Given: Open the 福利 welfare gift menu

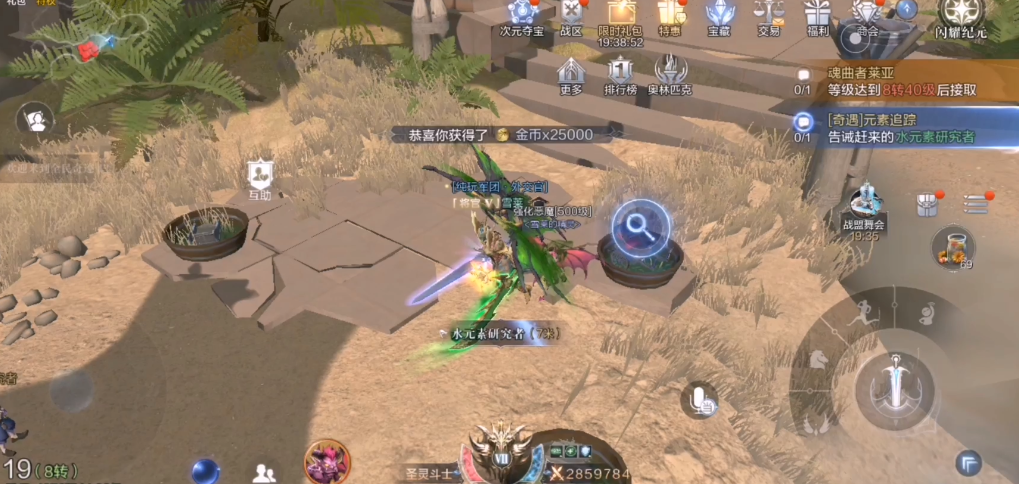Looking at the screenshot, I should (x=818, y=15).
